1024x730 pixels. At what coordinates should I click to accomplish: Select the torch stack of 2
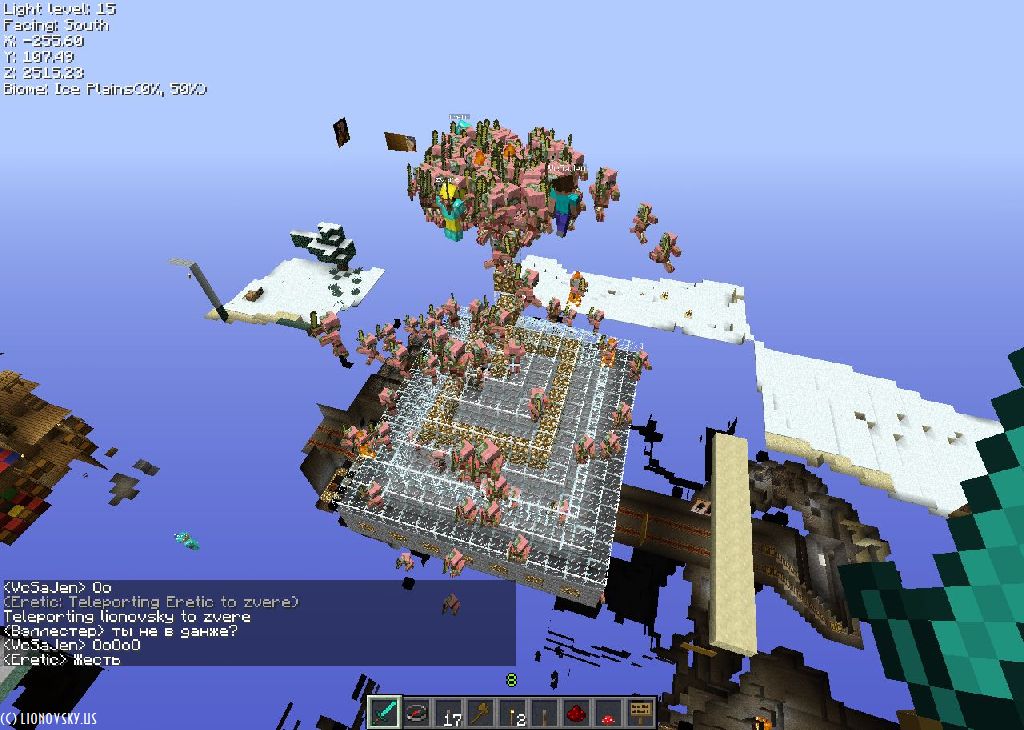pyautogui.click(x=513, y=712)
